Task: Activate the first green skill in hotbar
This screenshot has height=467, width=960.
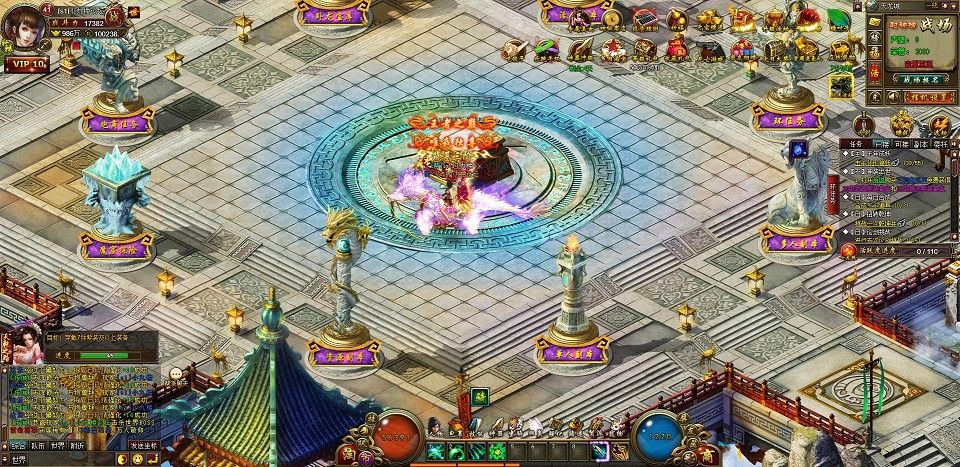Action: click(437, 452)
